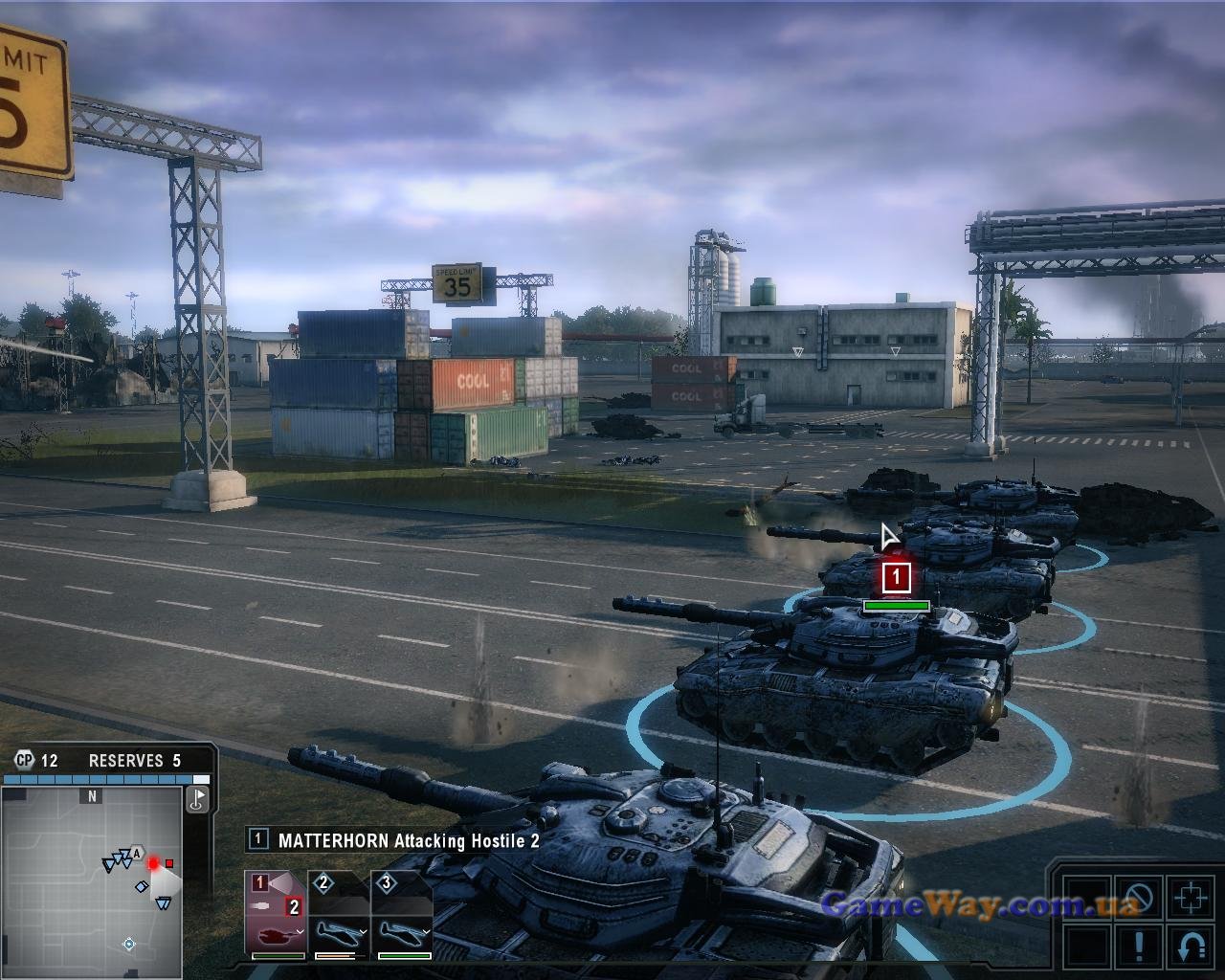Viewport: 1225px width, 980px height.
Task: Click the red hostile square on minimap
Action: tap(170, 863)
